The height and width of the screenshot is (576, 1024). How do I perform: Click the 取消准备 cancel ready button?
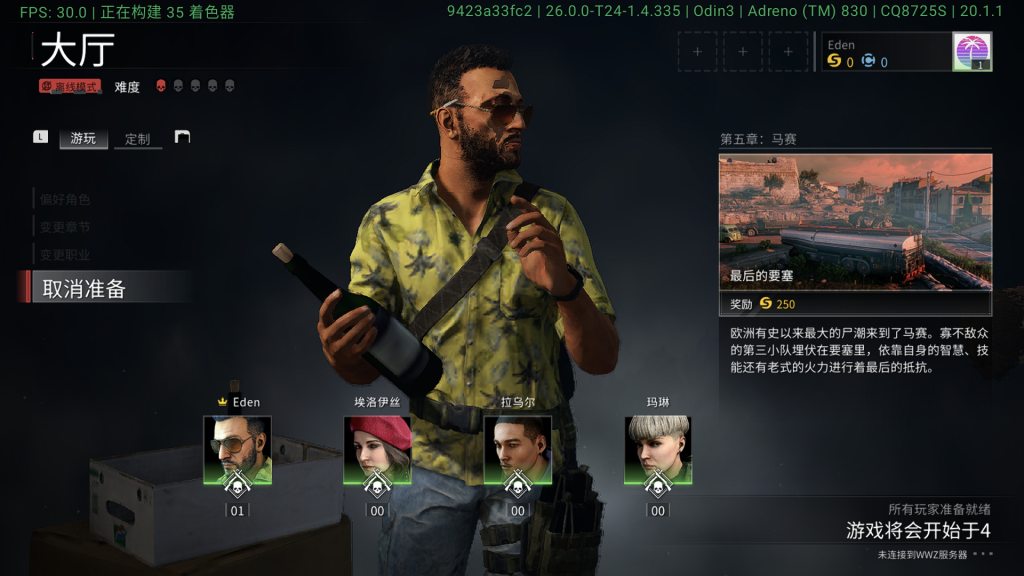85,290
